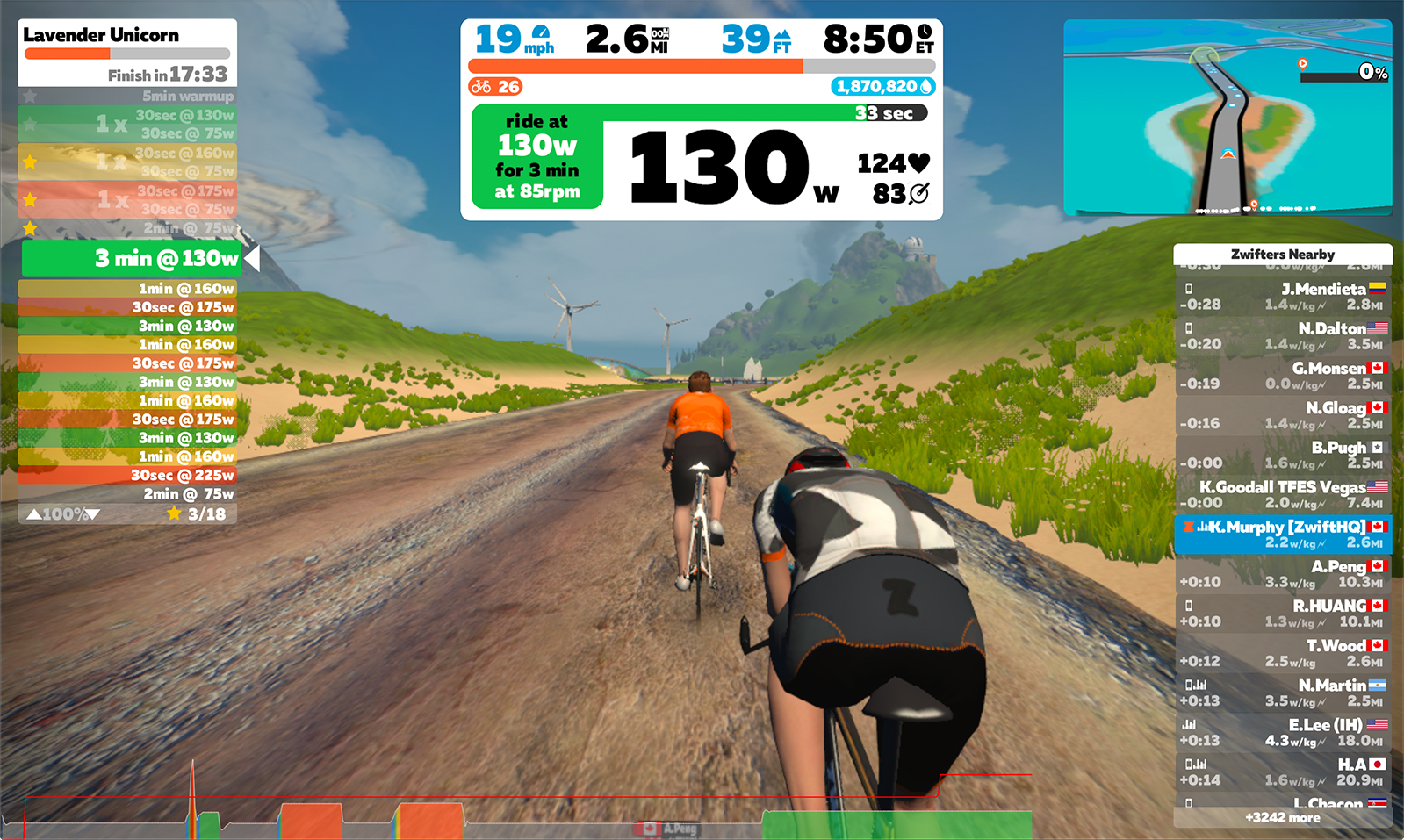The height and width of the screenshot is (840, 1404).
Task: Click the +3242 more riders entry
Action: coord(1281,816)
